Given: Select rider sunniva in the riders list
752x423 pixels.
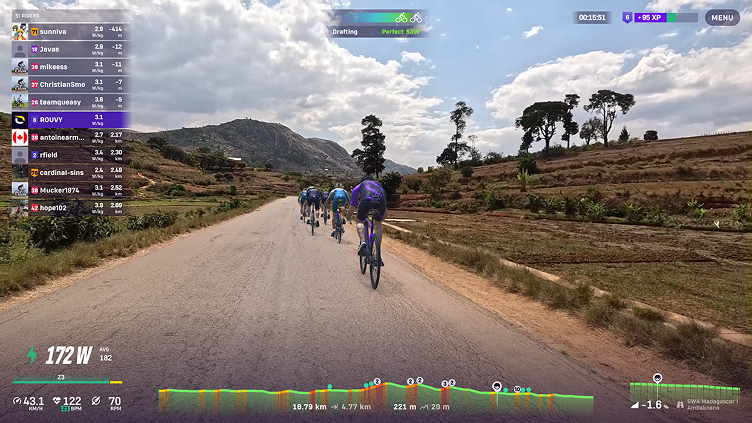Looking at the screenshot, I should click(70, 31).
